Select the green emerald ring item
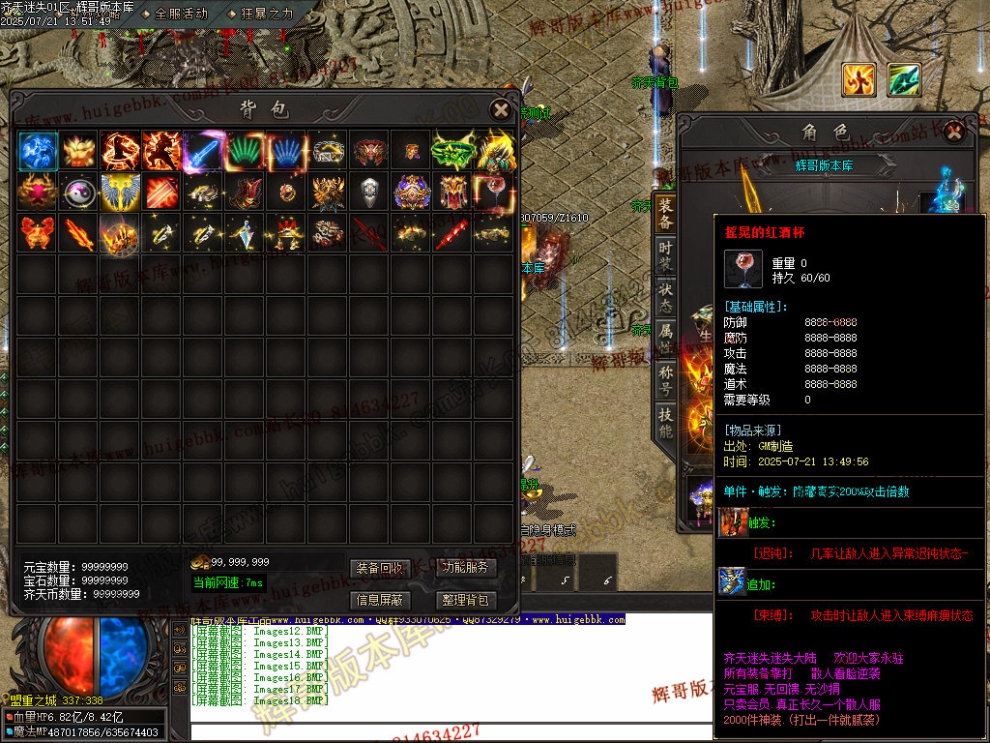 click(452, 151)
